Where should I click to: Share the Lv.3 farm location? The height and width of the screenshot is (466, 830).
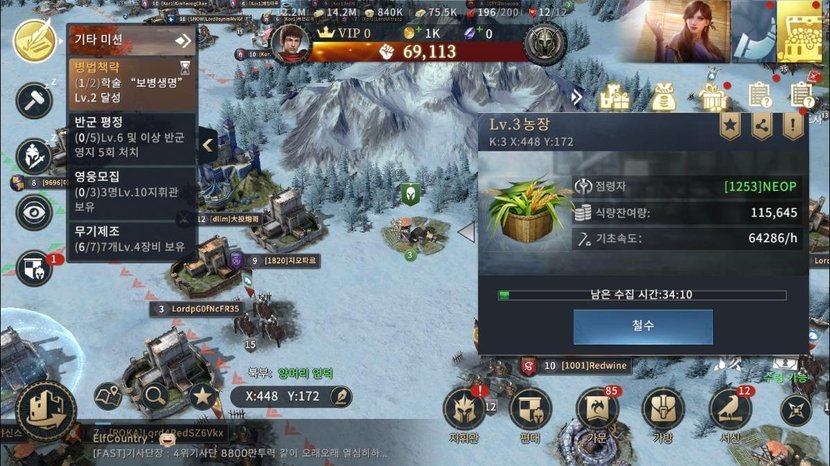pyautogui.click(x=762, y=126)
